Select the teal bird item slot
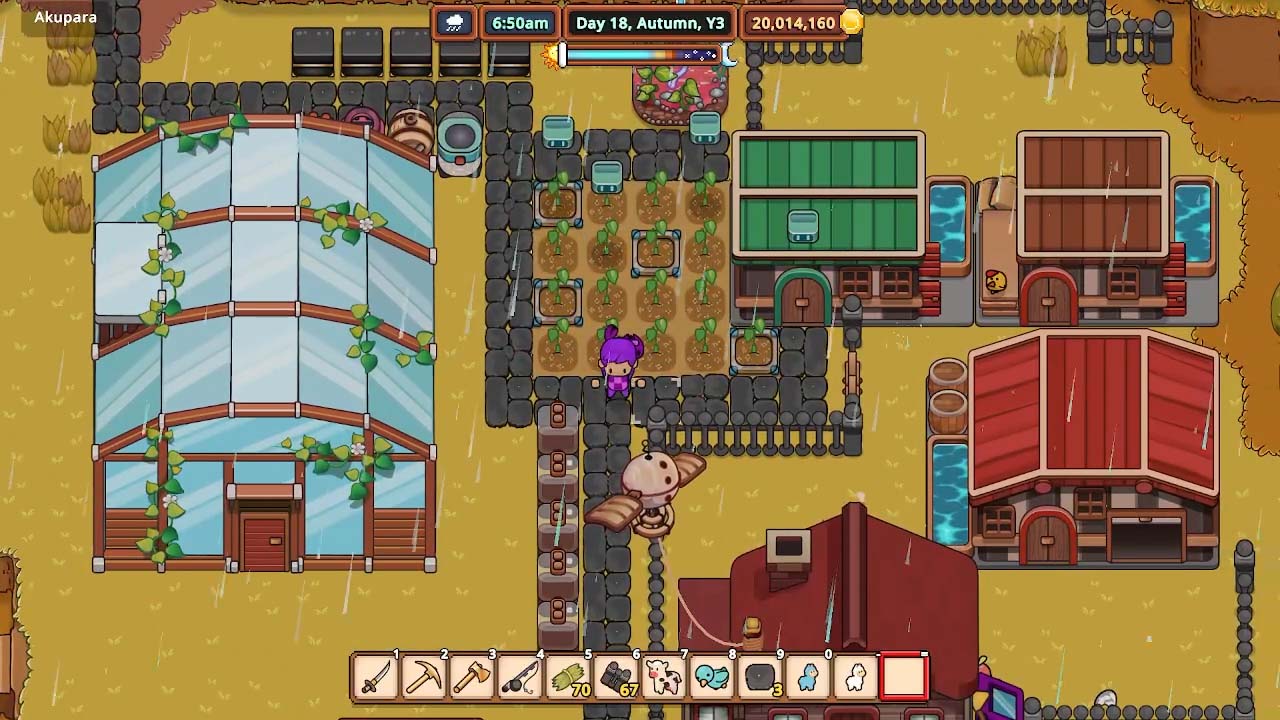The height and width of the screenshot is (720, 1280). click(711, 677)
